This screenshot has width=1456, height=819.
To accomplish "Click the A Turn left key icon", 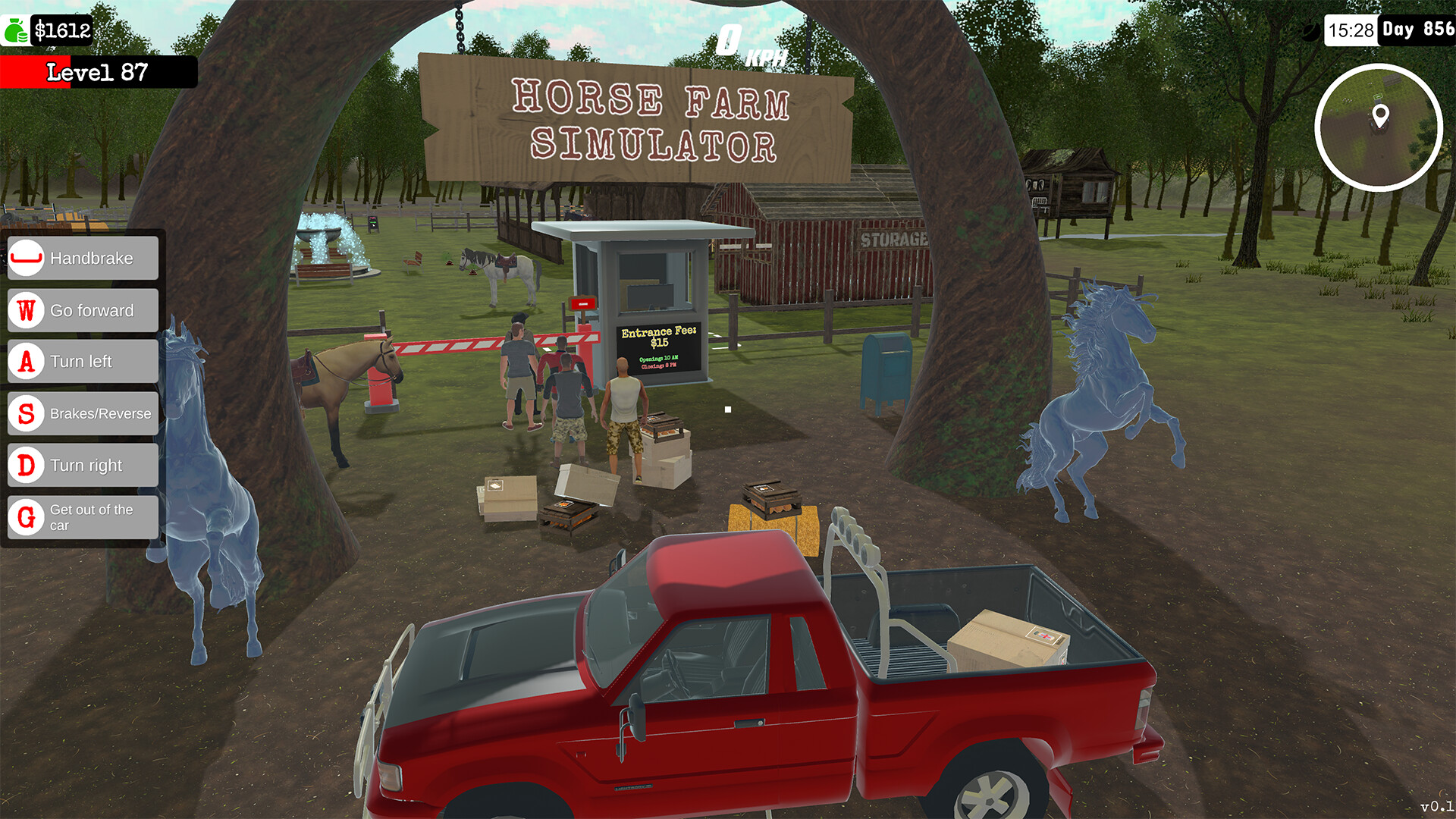I will (x=26, y=362).
